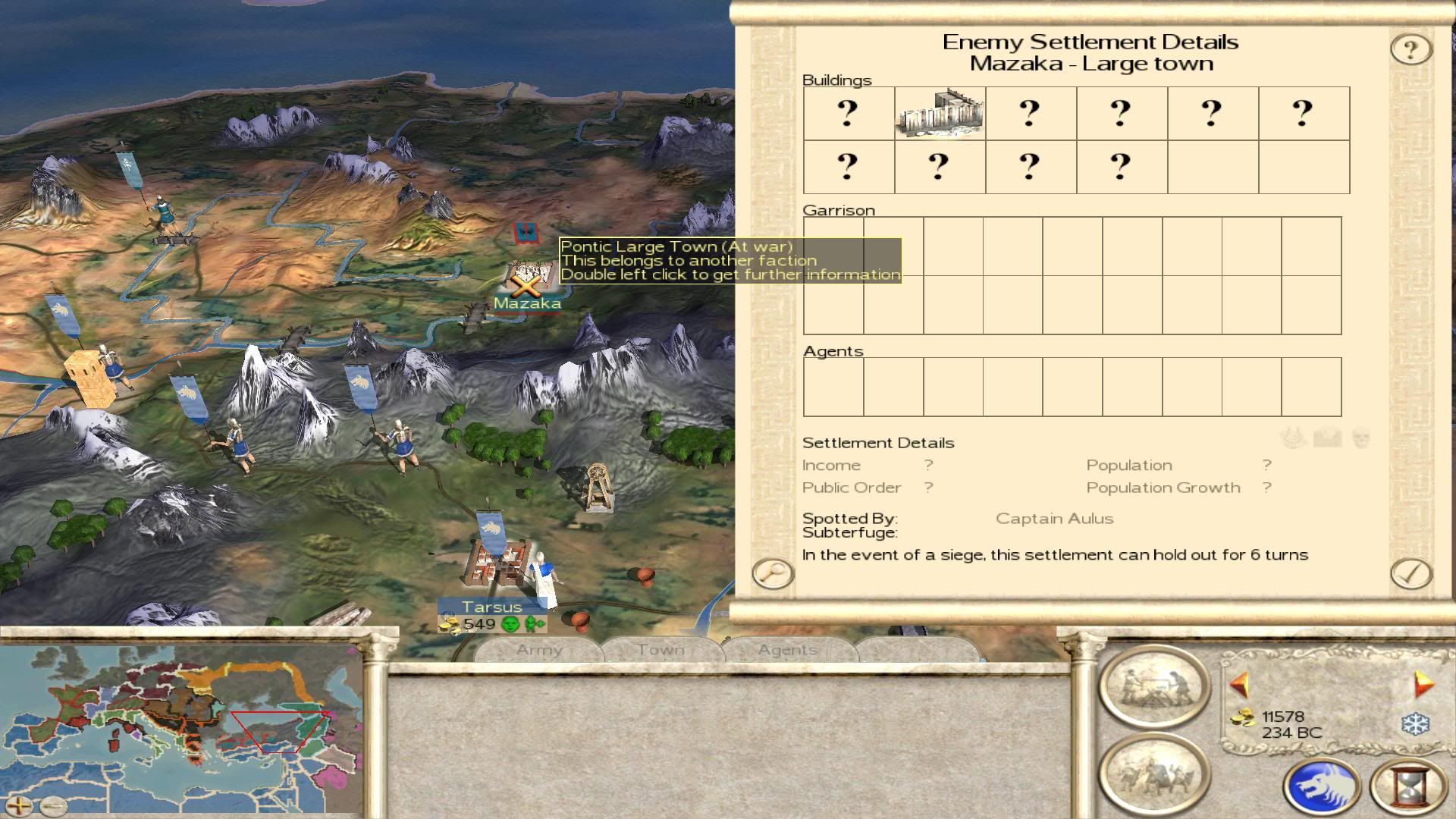Confirm and close the settlement details scroll
The image size is (1456, 819).
pyautogui.click(x=1410, y=574)
